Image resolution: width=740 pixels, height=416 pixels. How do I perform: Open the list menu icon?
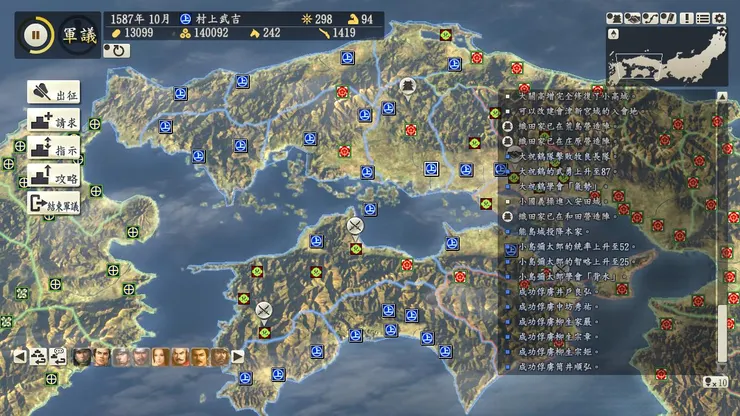click(x=702, y=18)
